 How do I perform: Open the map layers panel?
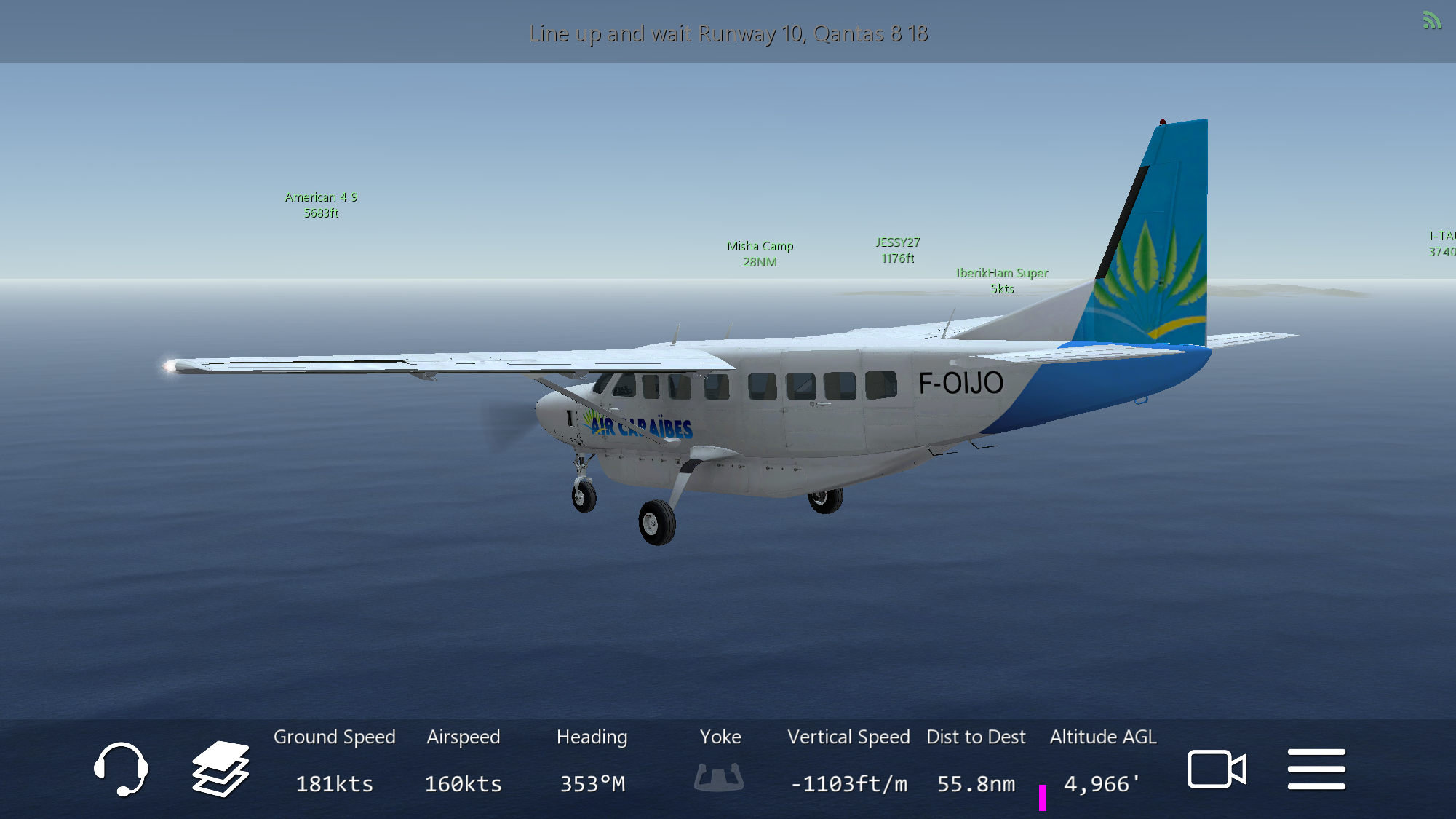[220, 769]
